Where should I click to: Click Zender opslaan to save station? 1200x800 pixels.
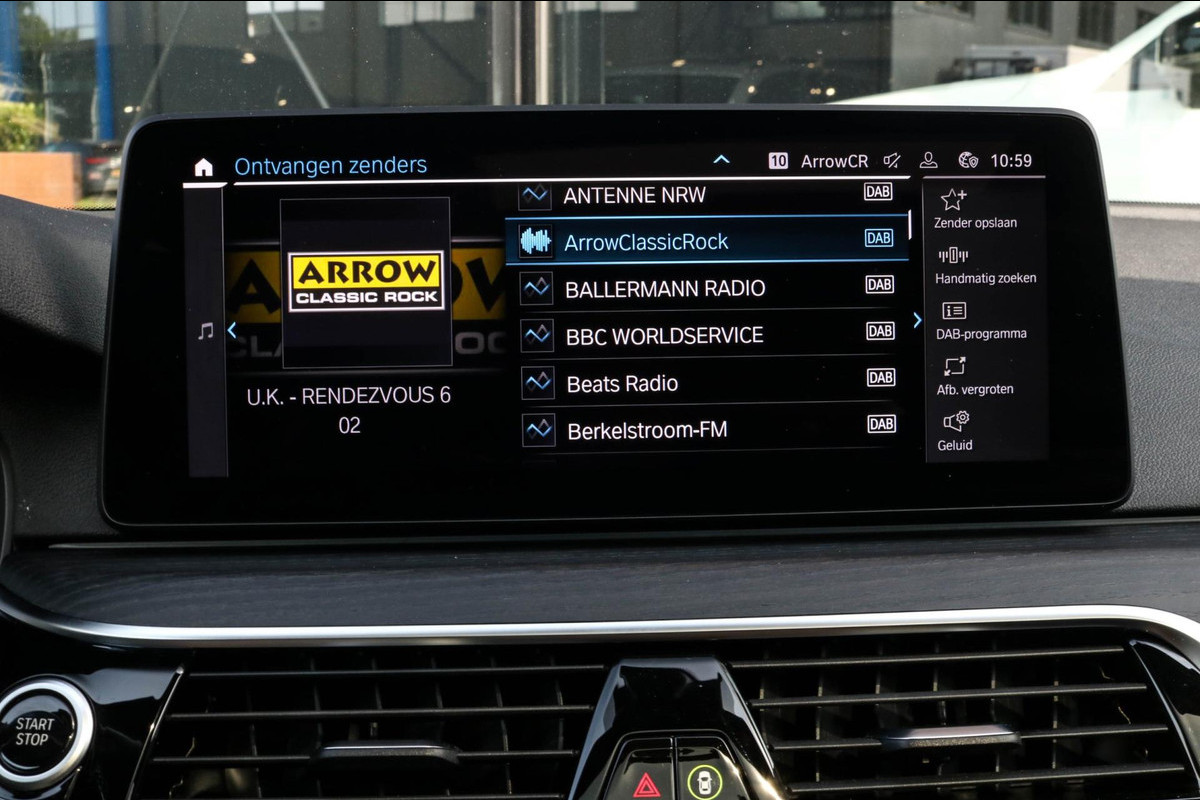975,208
